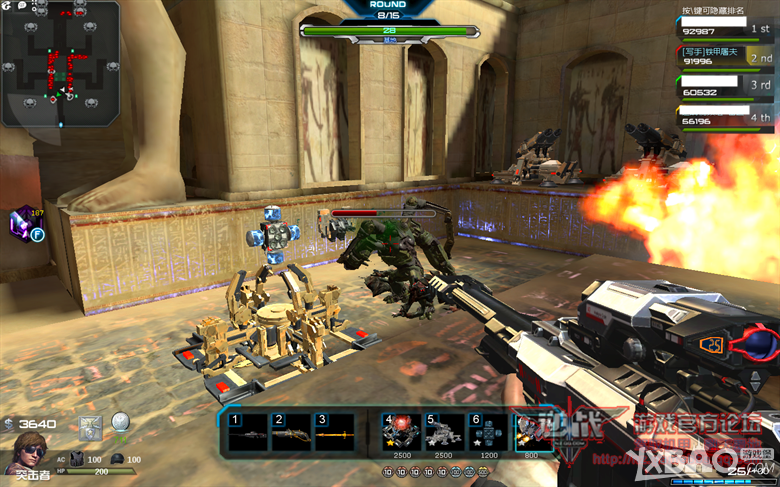Viewport: 780px width, 487px height.
Task: Activate the purple cube skill icon
Action: pyautogui.click(x=24, y=222)
